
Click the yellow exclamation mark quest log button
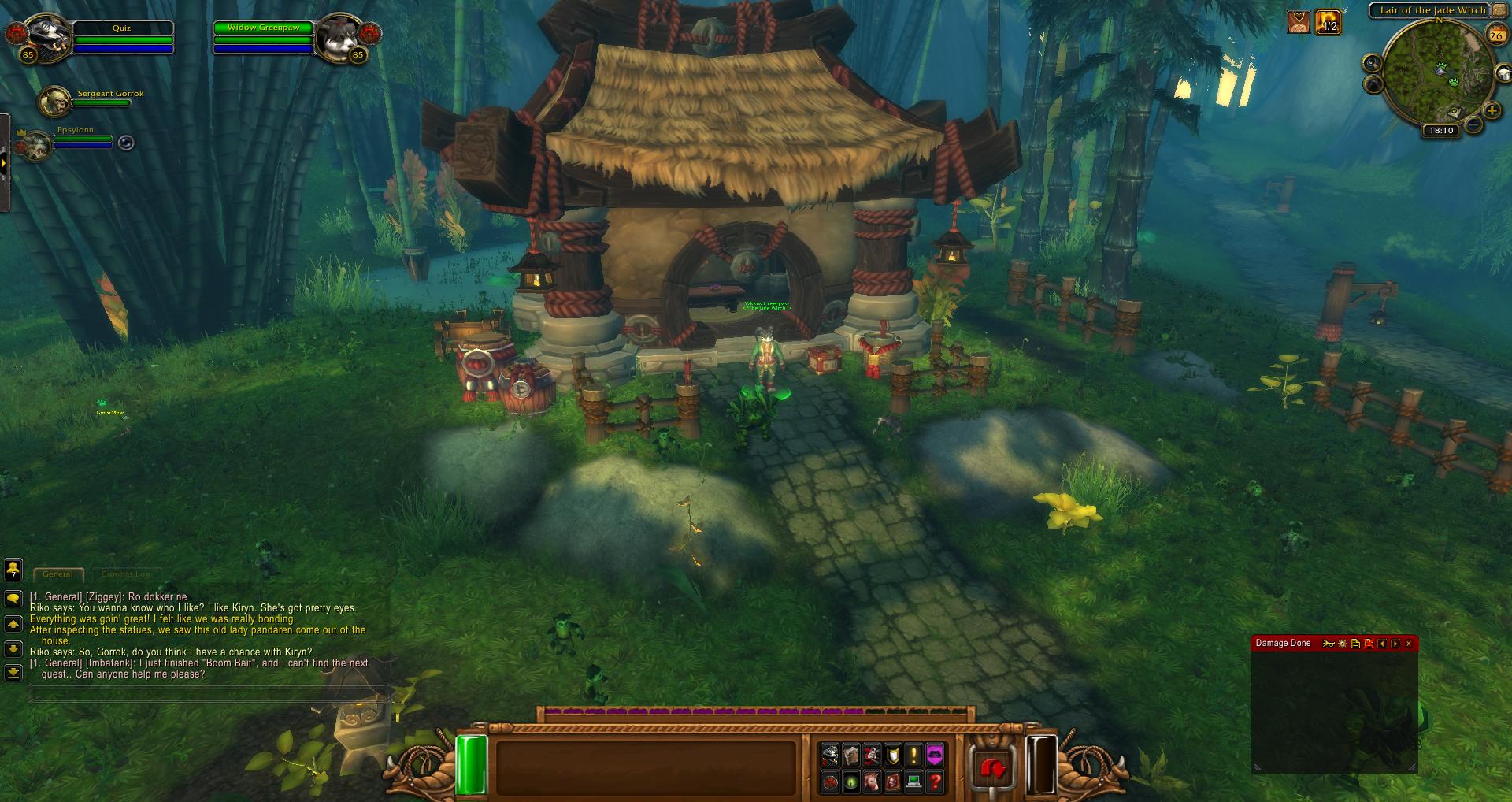[913, 756]
